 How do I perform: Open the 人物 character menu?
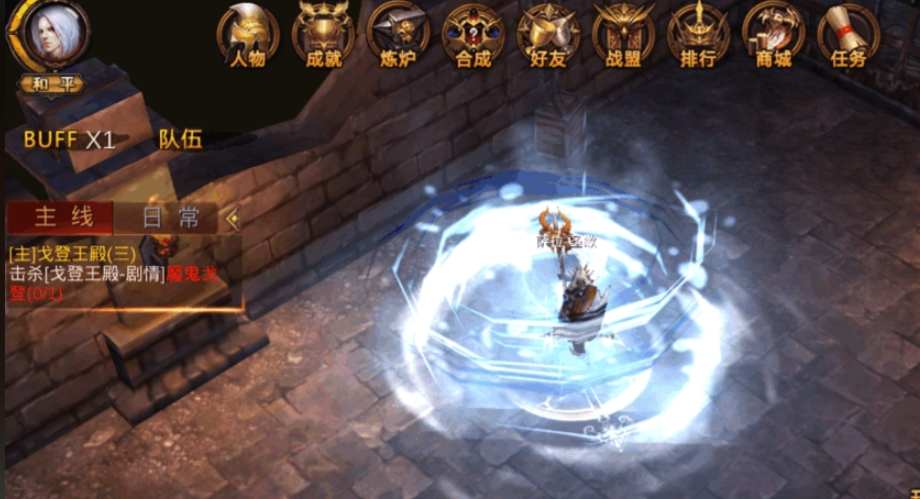(x=247, y=36)
